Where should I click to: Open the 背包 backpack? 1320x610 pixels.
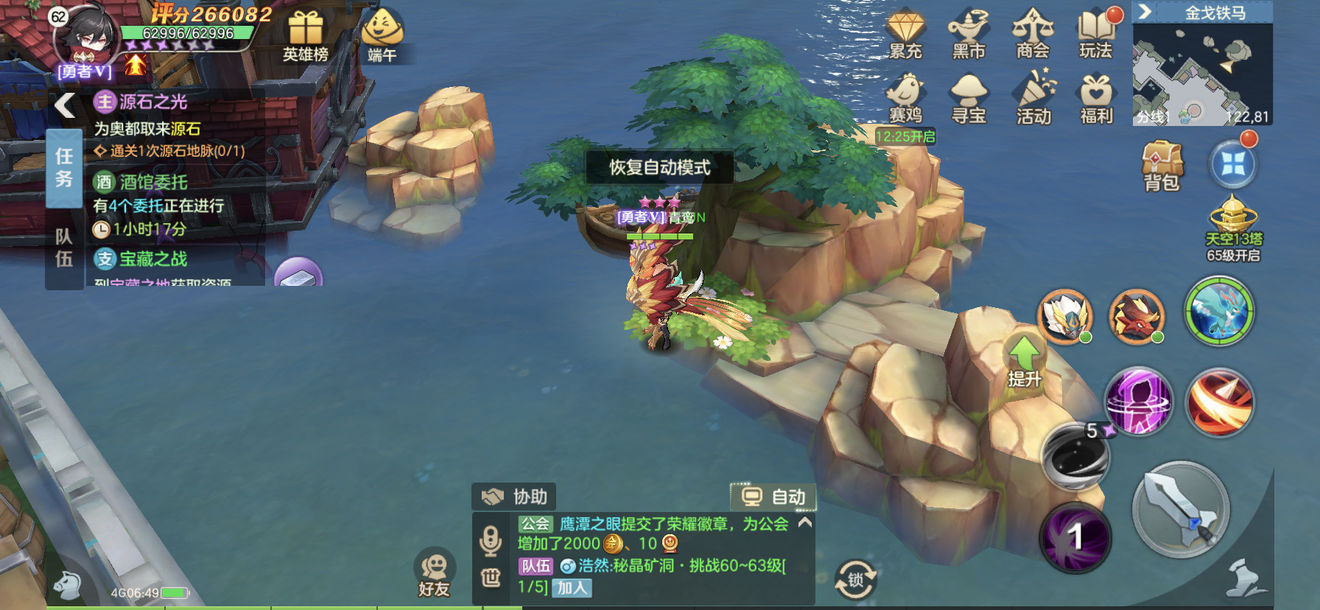1162,165
